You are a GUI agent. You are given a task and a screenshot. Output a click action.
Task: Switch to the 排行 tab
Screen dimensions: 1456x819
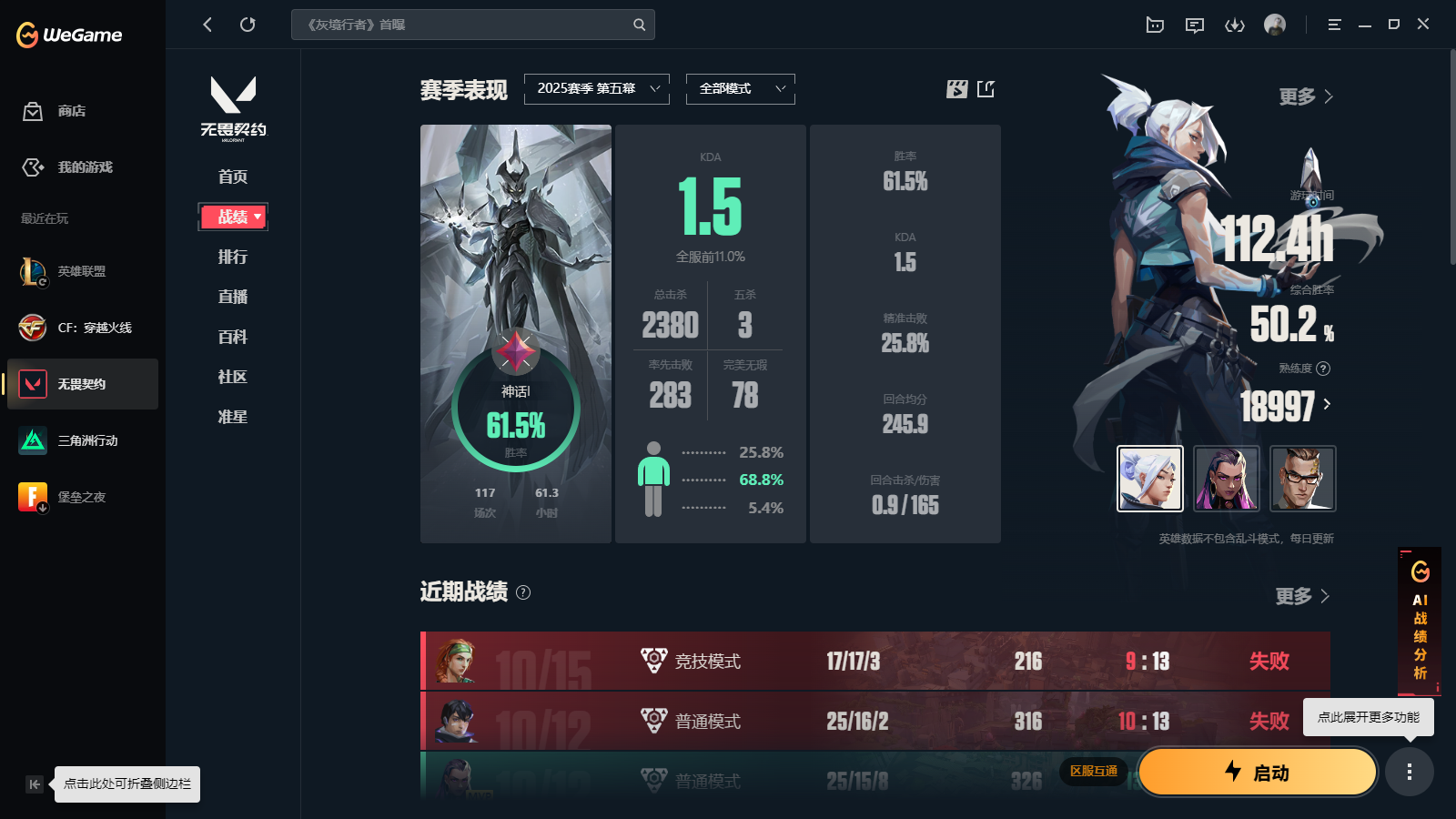pyautogui.click(x=232, y=257)
